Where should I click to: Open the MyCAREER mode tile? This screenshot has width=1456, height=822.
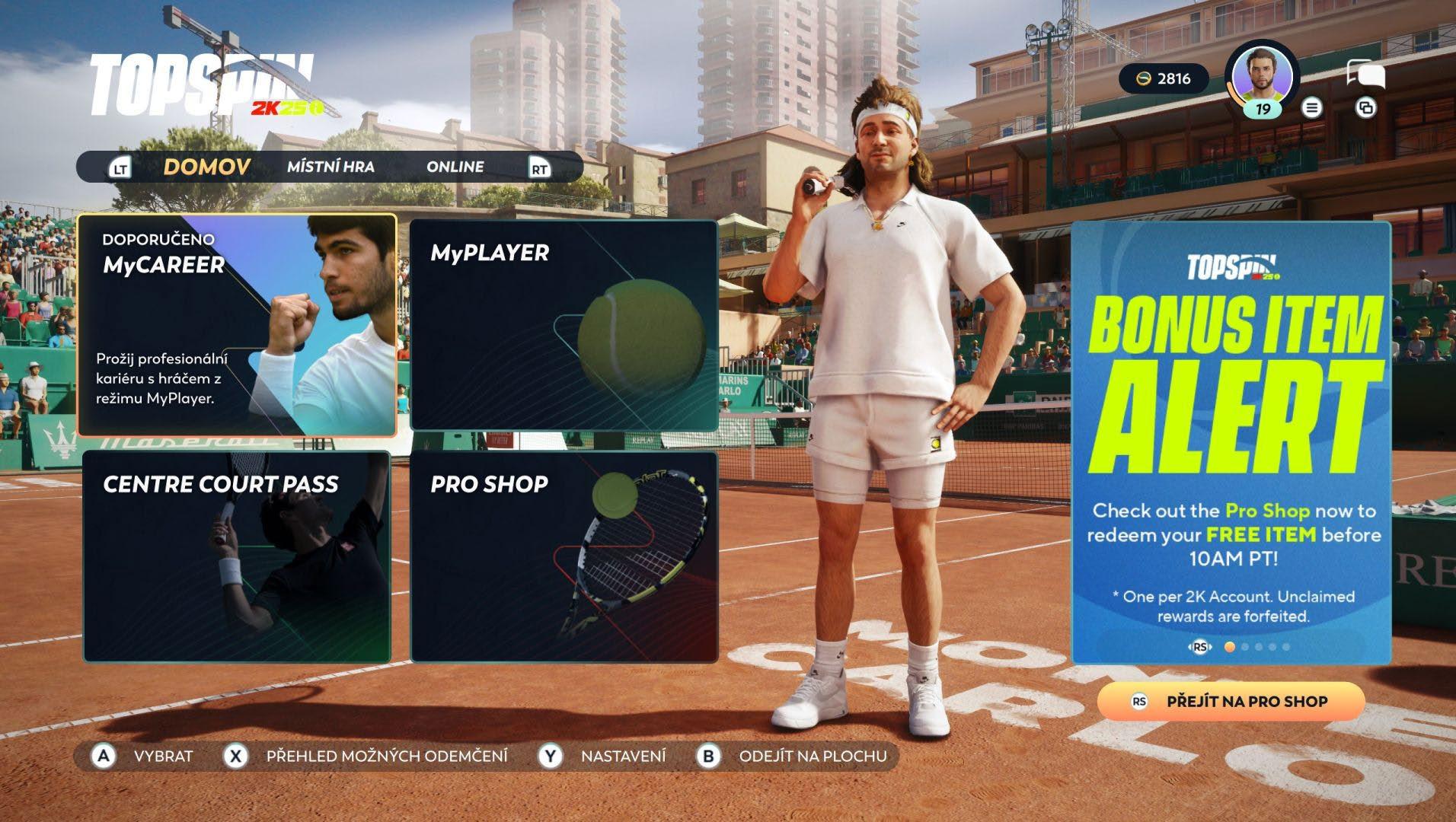coord(237,326)
